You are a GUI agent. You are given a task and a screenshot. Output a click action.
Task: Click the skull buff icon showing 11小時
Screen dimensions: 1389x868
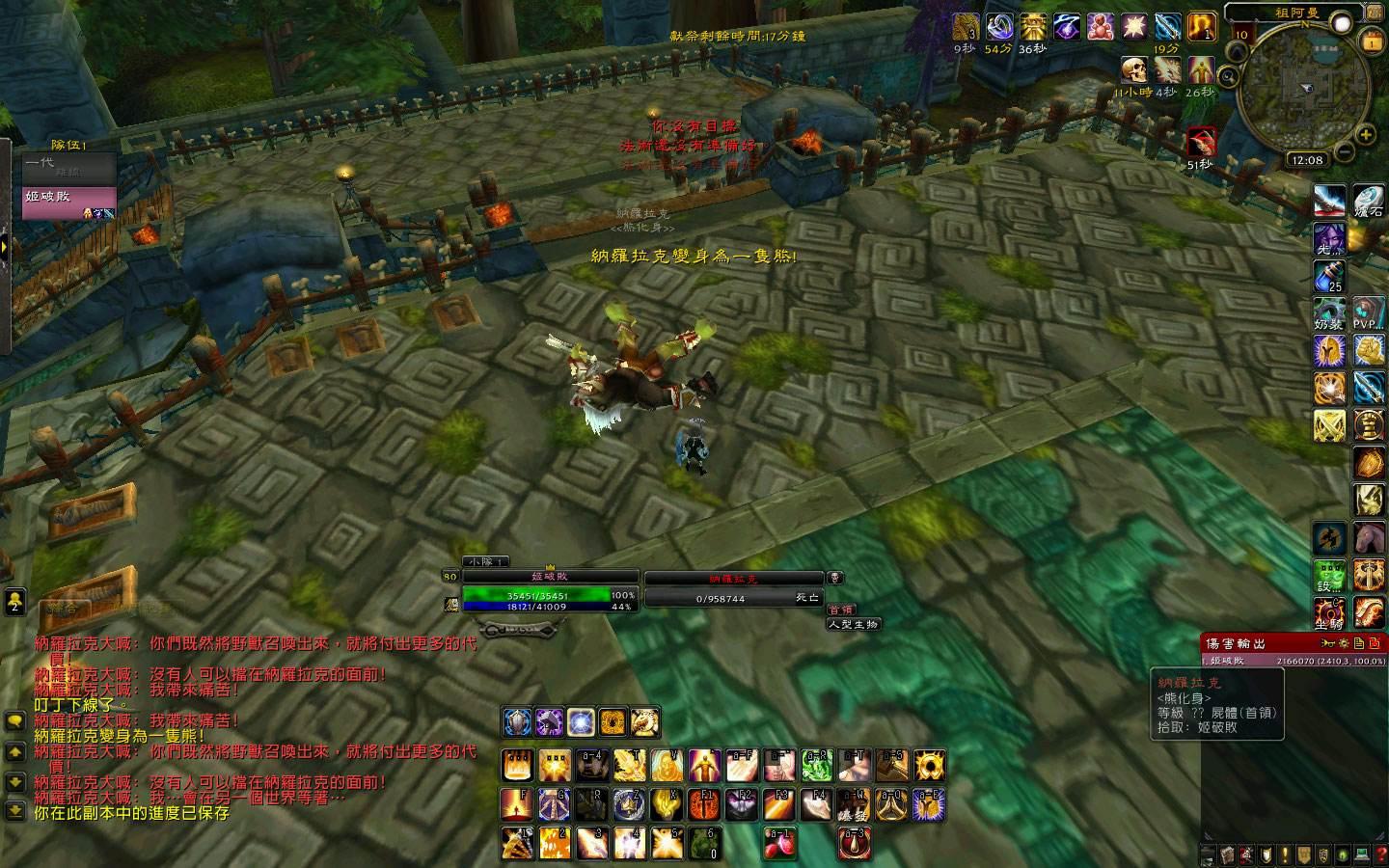1134,69
